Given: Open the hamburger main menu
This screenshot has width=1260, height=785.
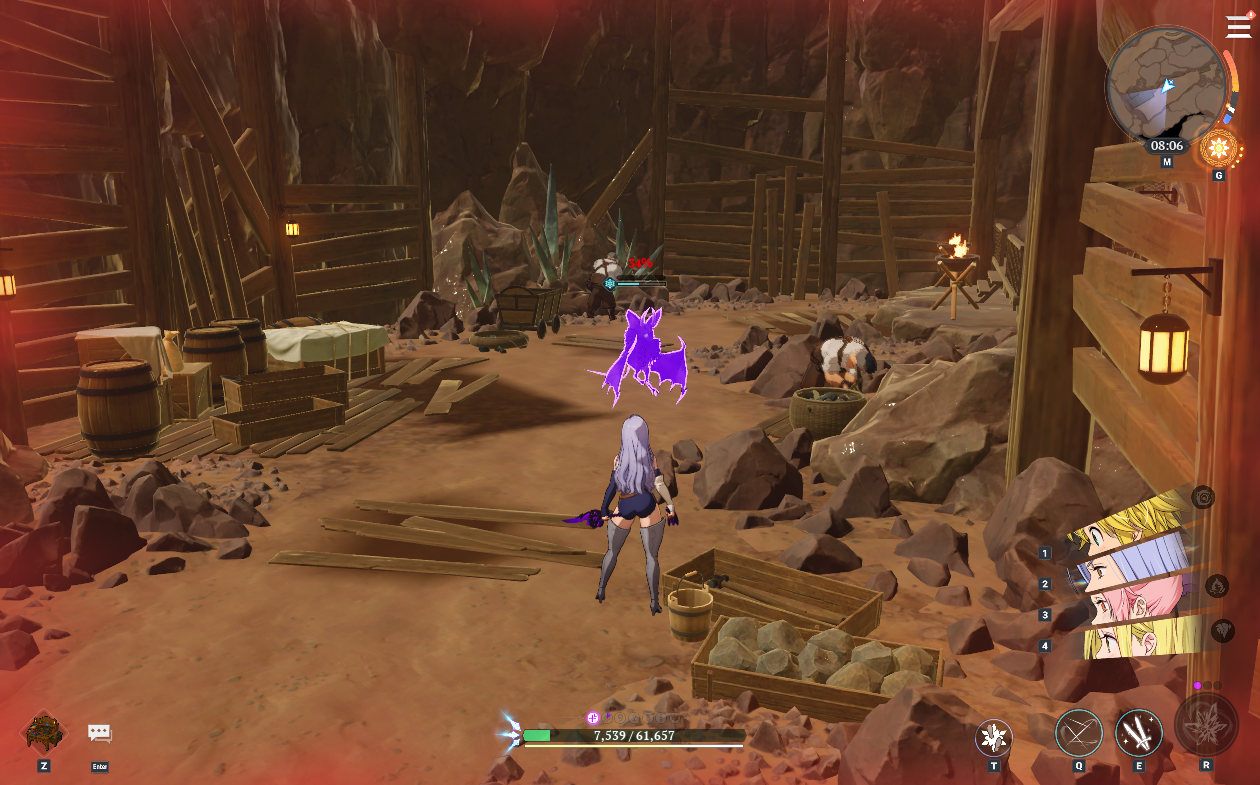Looking at the screenshot, I should (x=1238, y=27).
